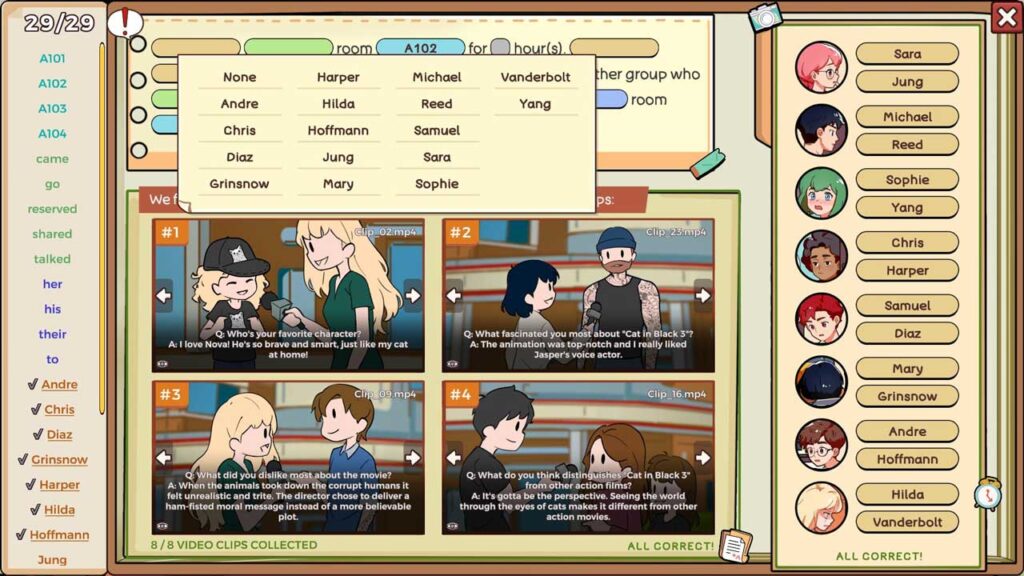Viewport: 1024px width, 576px height.
Task: Click the red exclamation alert bubble
Action: [x=125, y=22]
